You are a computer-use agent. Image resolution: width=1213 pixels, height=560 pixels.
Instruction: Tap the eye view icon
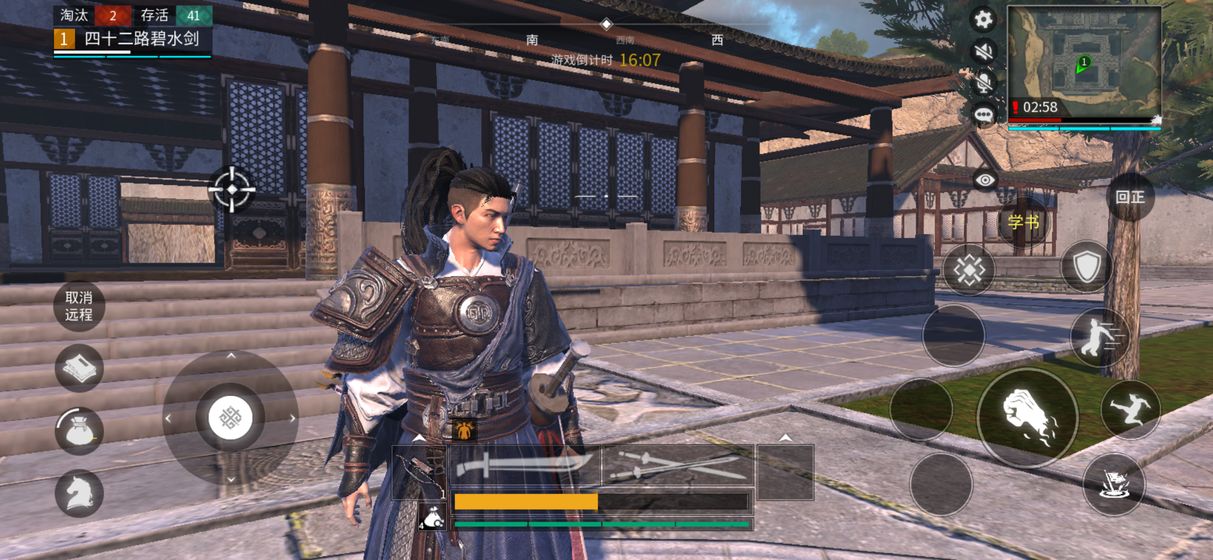(986, 179)
